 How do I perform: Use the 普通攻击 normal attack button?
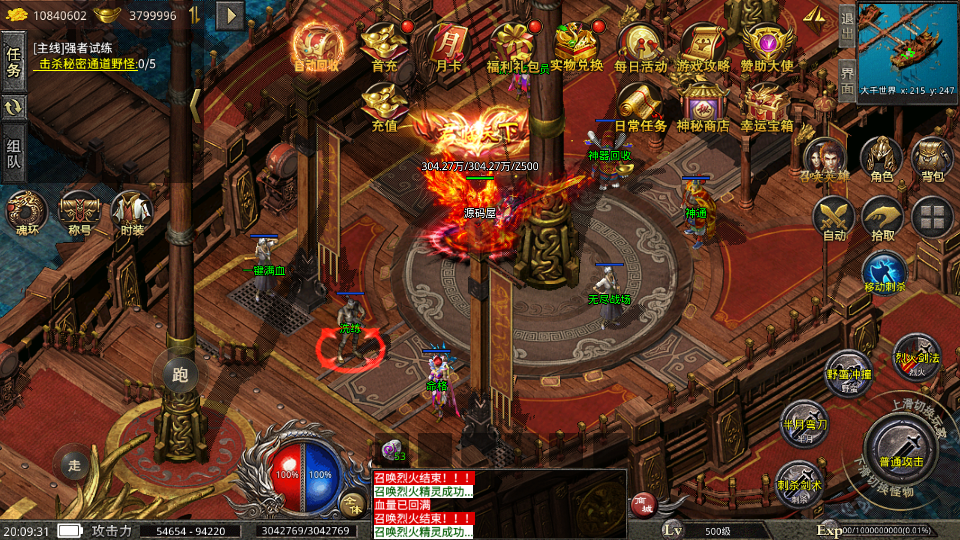coord(899,443)
